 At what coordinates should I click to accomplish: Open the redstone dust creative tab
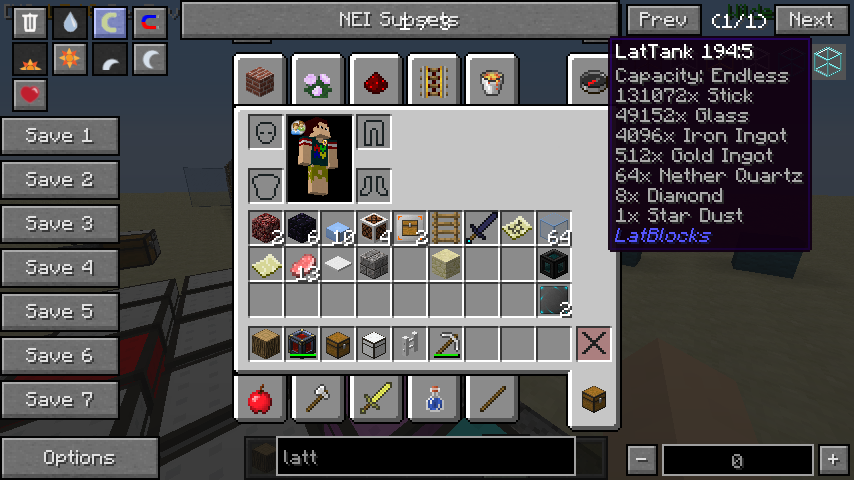(x=376, y=80)
